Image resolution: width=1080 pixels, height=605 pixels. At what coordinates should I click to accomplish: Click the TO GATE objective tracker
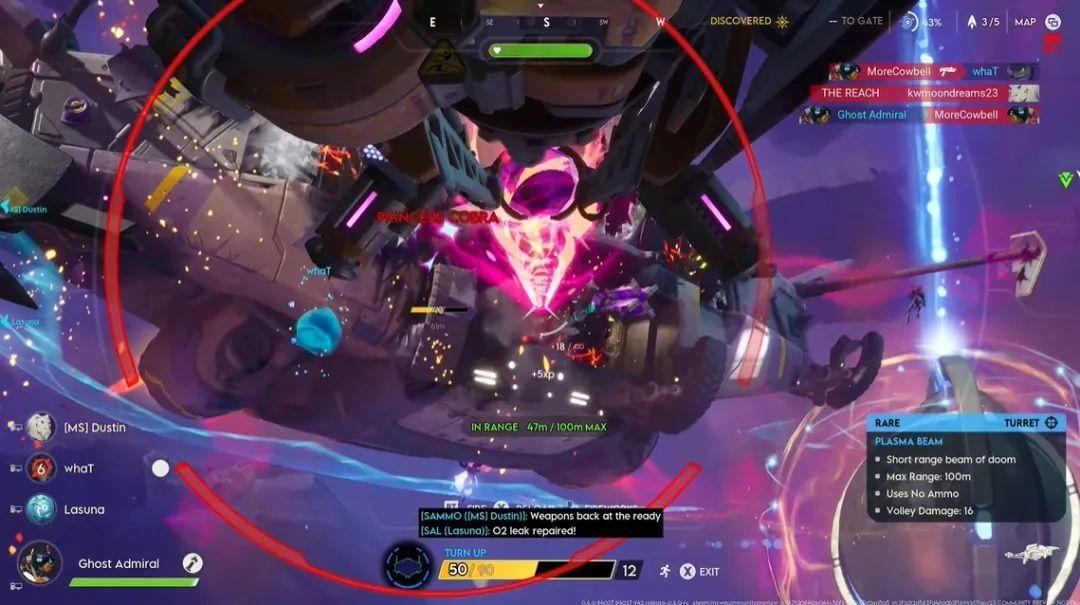pyautogui.click(x=855, y=21)
